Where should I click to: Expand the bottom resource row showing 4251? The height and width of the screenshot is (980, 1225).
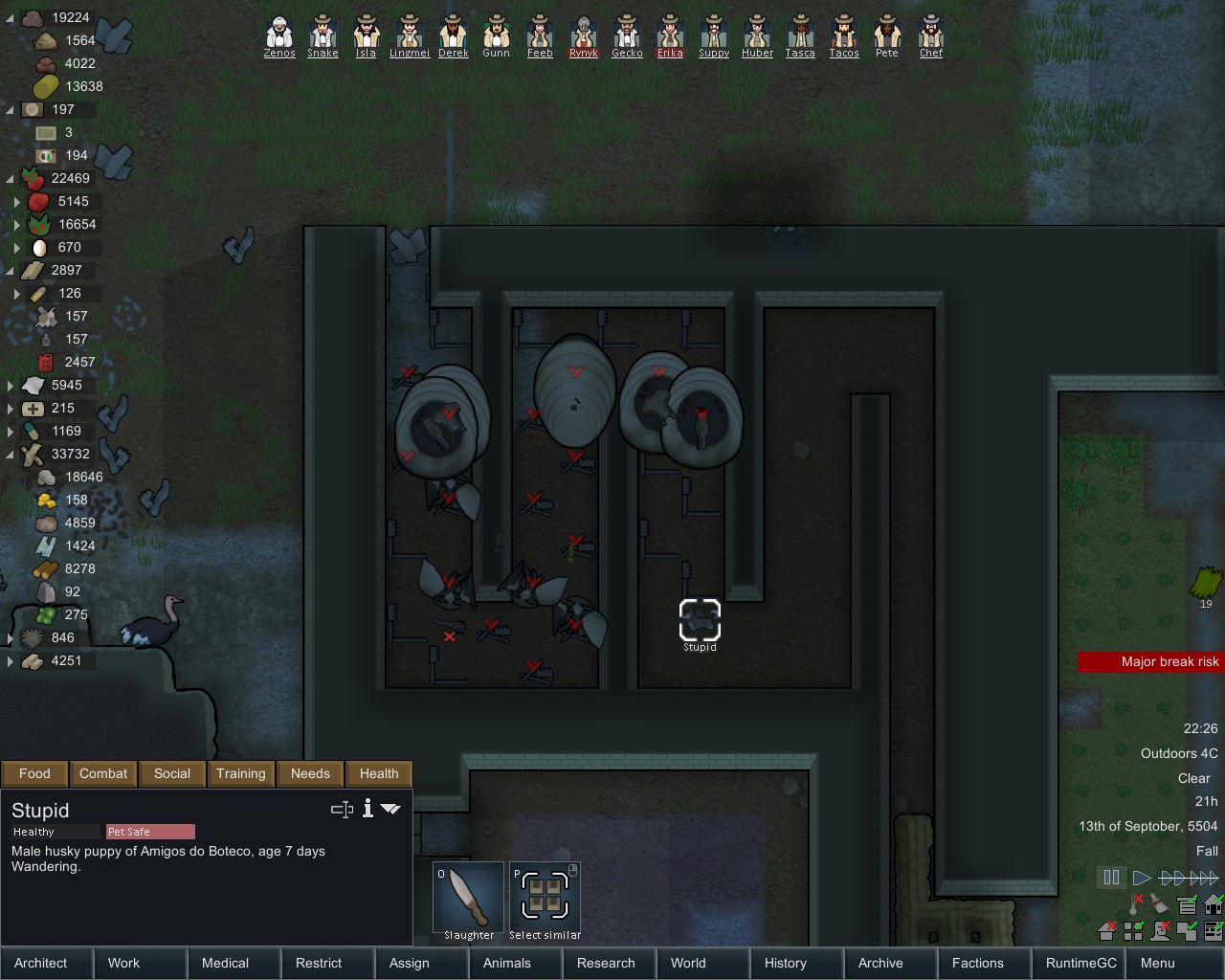[x=9, y=660]
